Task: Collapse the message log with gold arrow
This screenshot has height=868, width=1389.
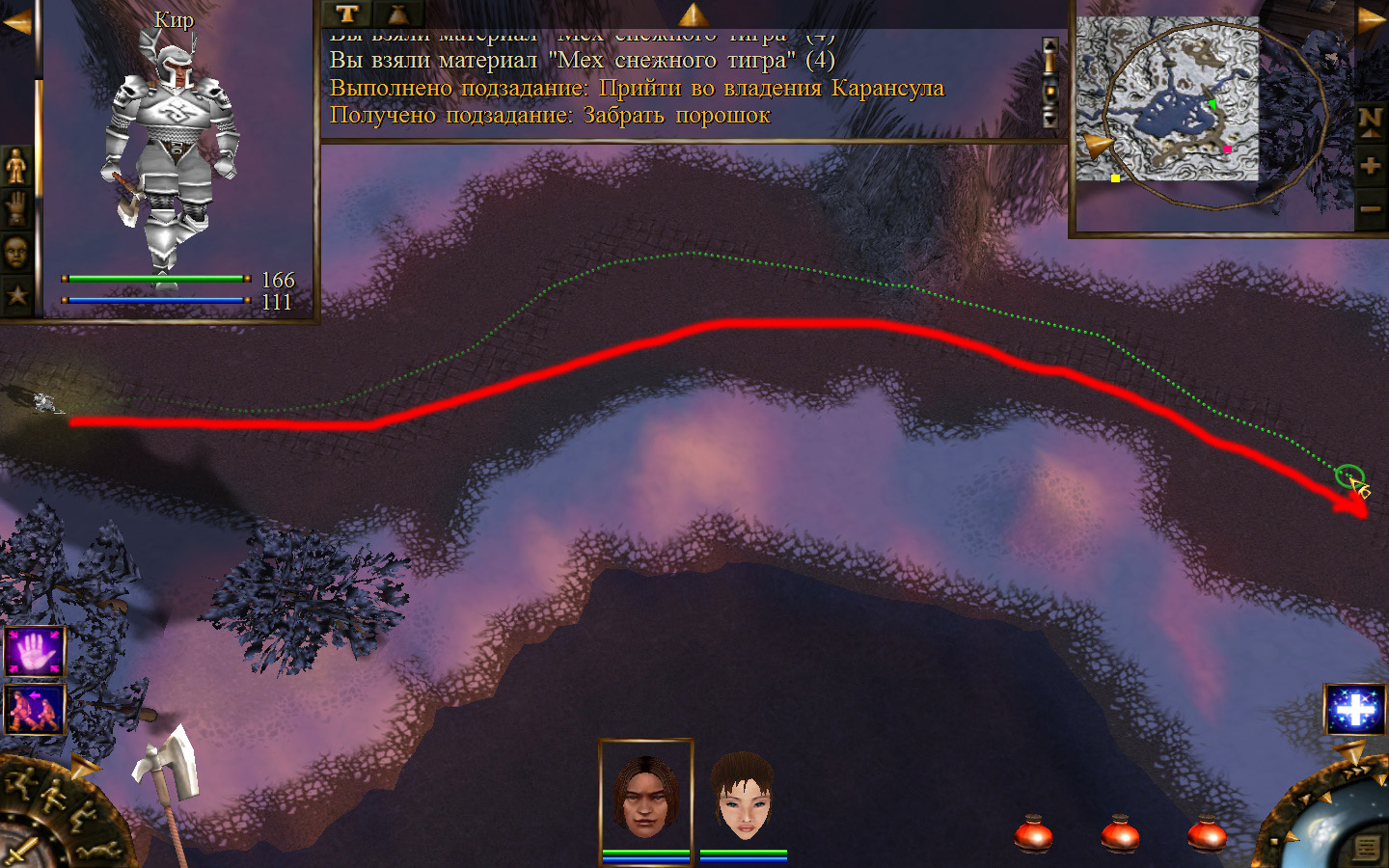Action: pyautogui.click(x=693, y=14)
